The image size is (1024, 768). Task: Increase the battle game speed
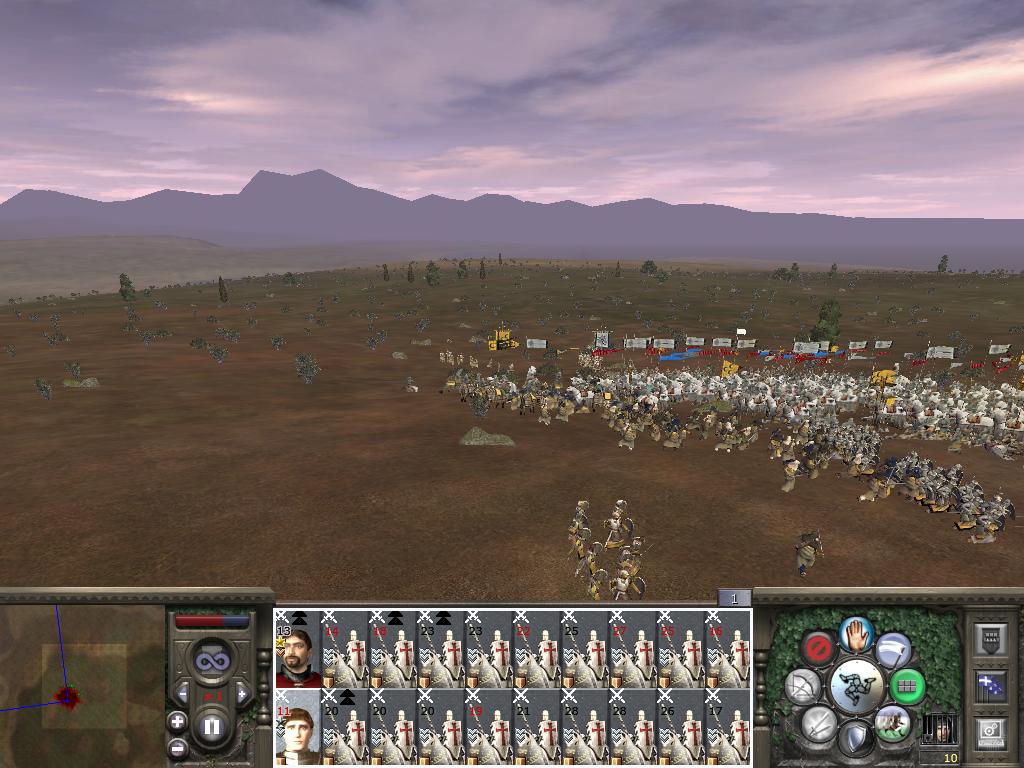click(x=241, y=694)
